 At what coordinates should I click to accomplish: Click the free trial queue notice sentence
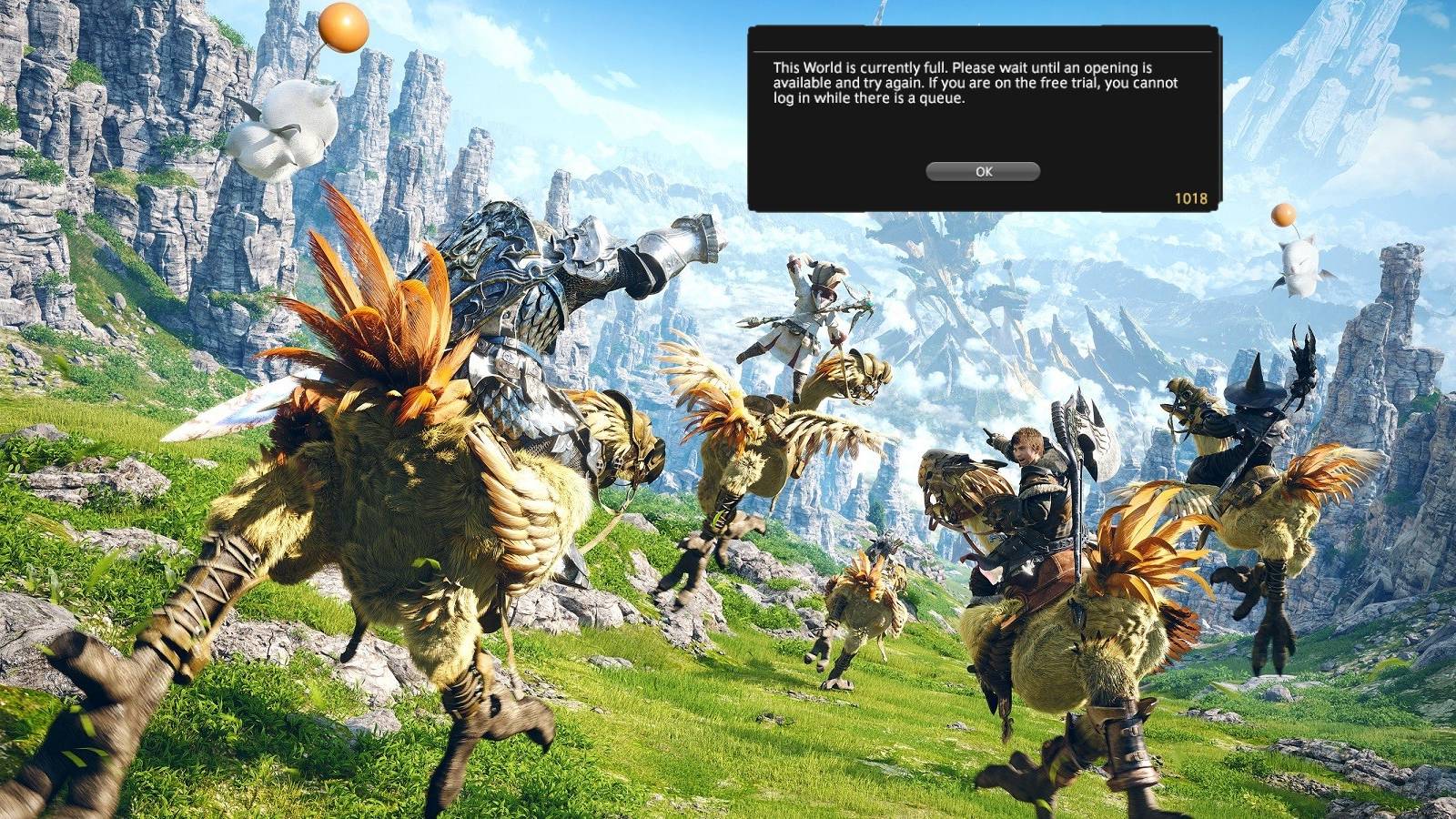point(965,96)
